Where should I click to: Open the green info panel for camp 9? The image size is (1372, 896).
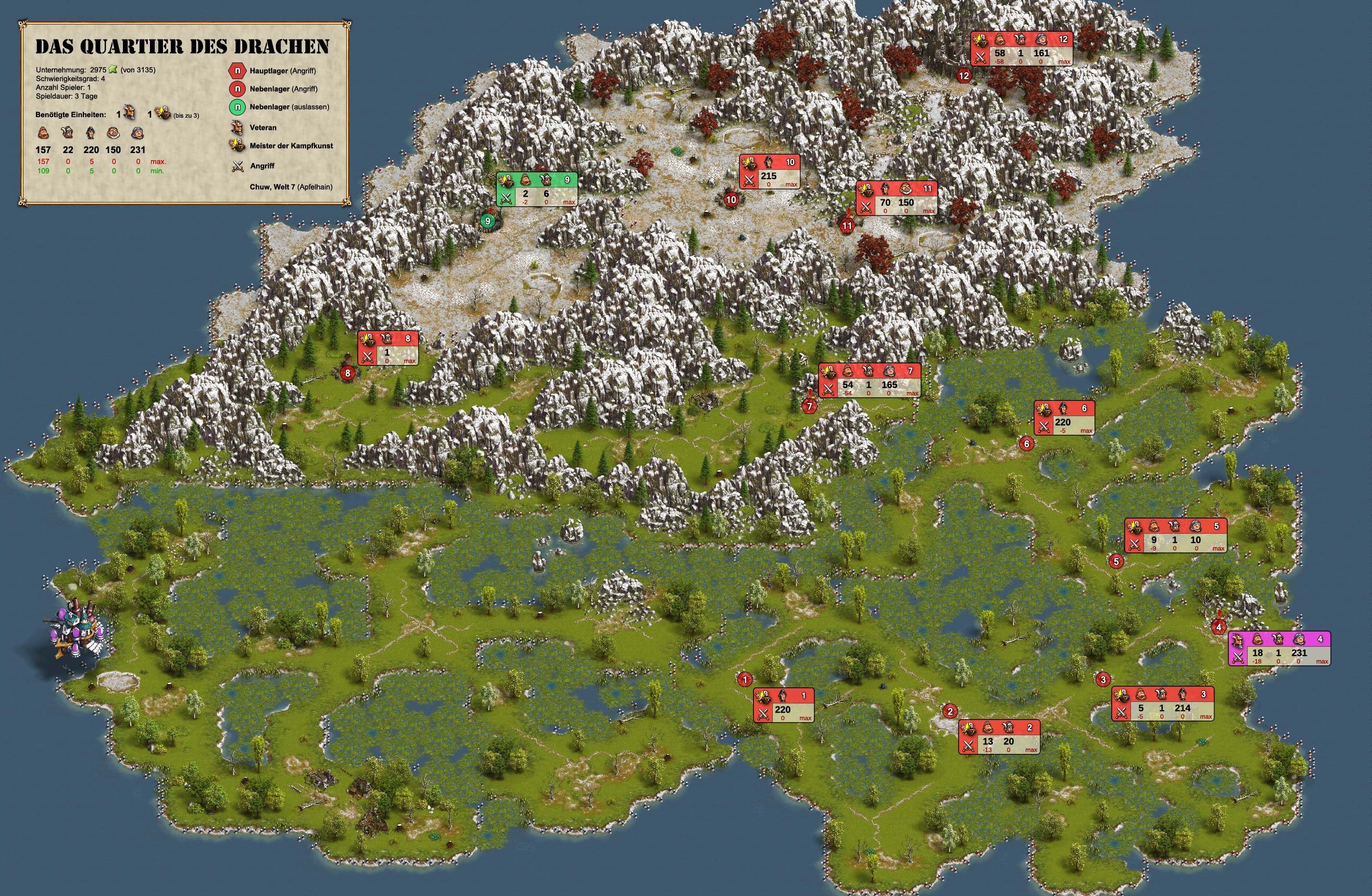coord(537,188)
